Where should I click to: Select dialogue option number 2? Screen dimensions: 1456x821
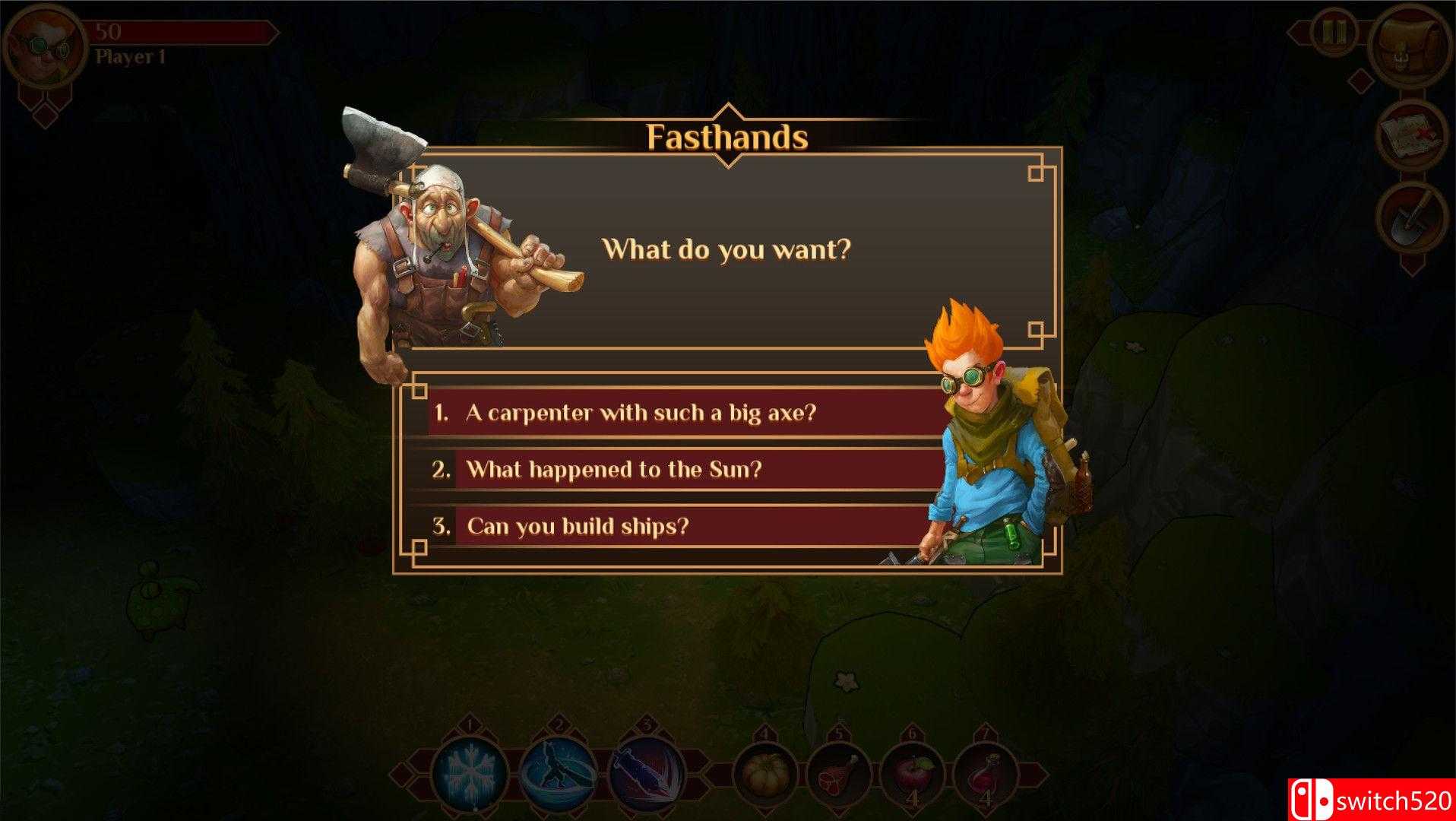coord(617,470)
